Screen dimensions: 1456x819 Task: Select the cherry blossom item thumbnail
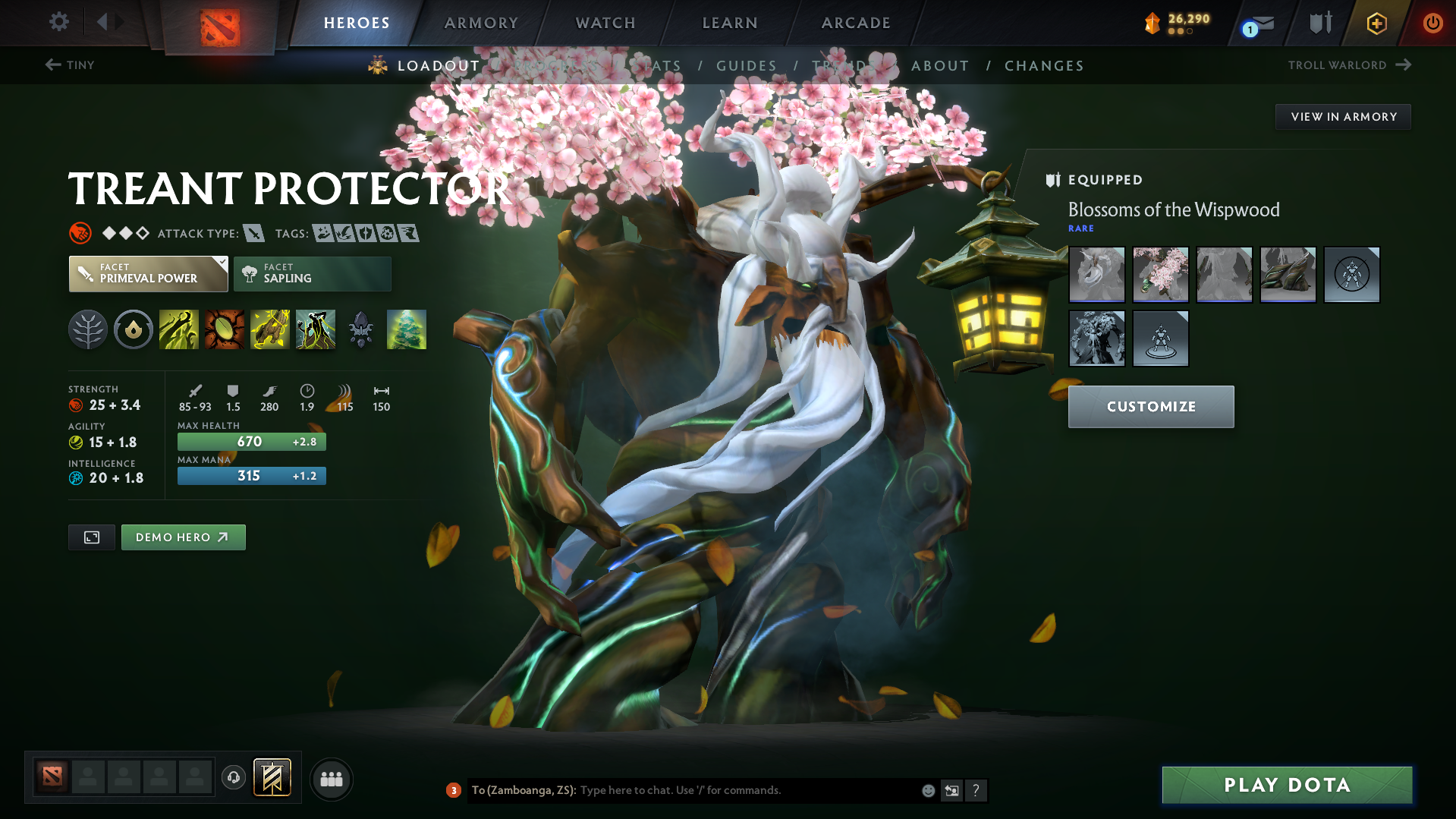[1160, 275]
